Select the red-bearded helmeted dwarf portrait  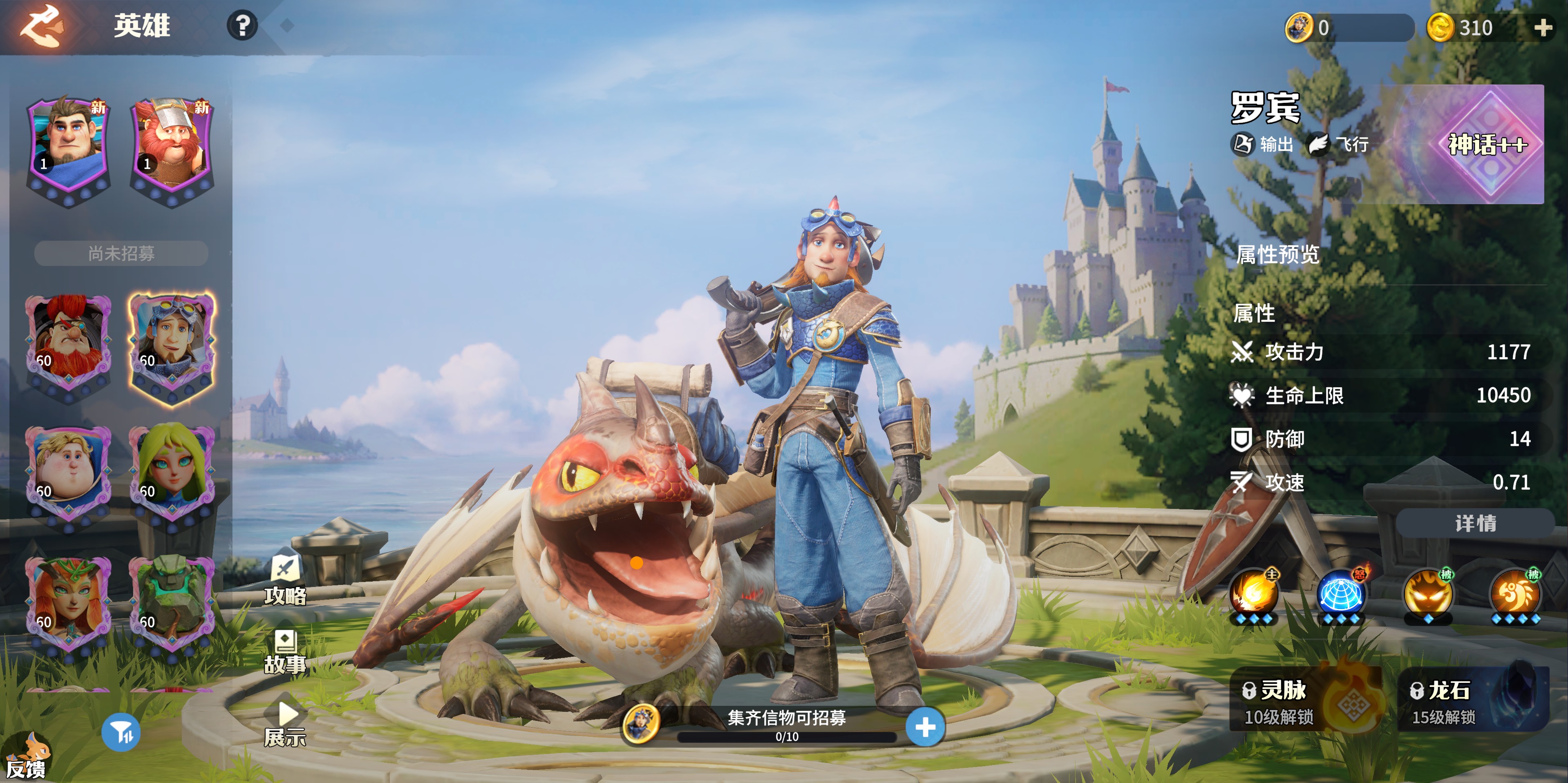(x=172, y=148)
